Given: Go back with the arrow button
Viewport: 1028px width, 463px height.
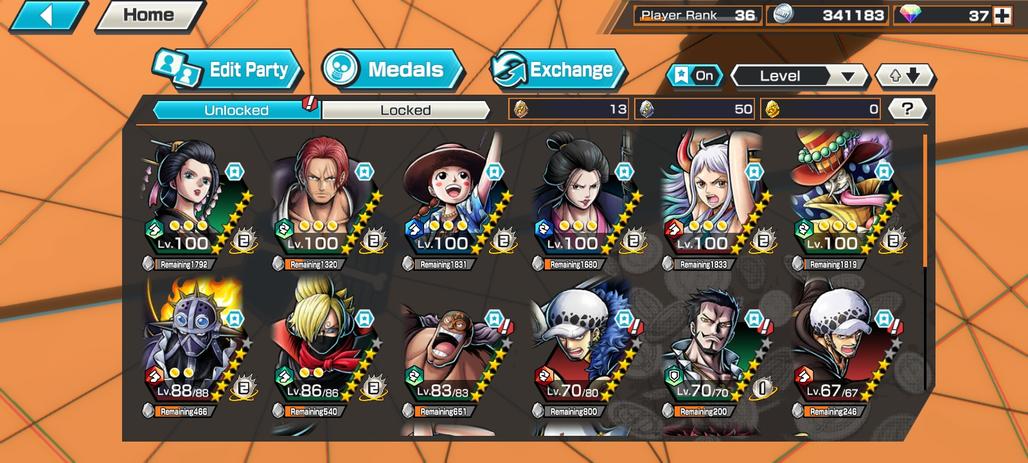Looking at the screenshot, I should coord(46,16).
